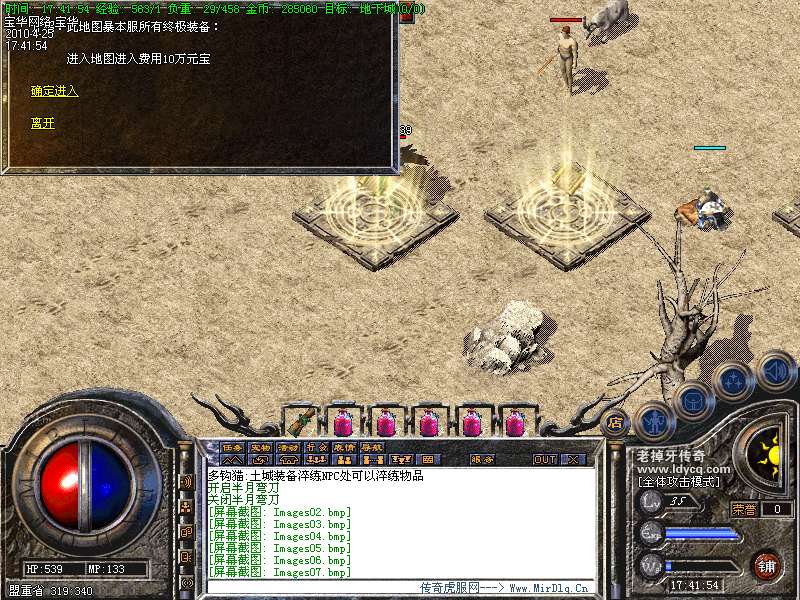Open the link www.MirDlq.Cn
The image size is (800, 600).
point(549,588)
